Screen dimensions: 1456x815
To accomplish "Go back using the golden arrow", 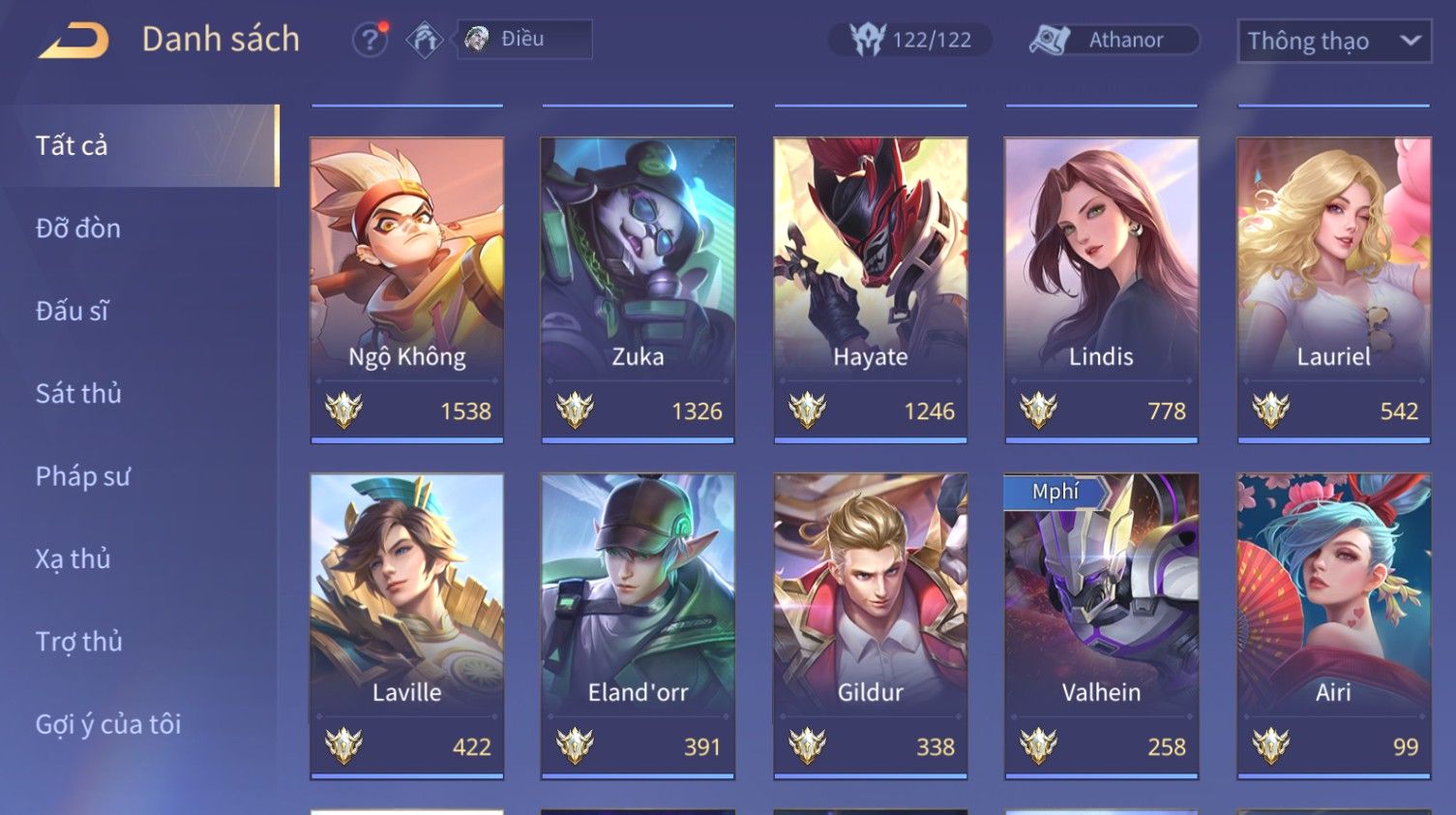I will tap(74, 41).
